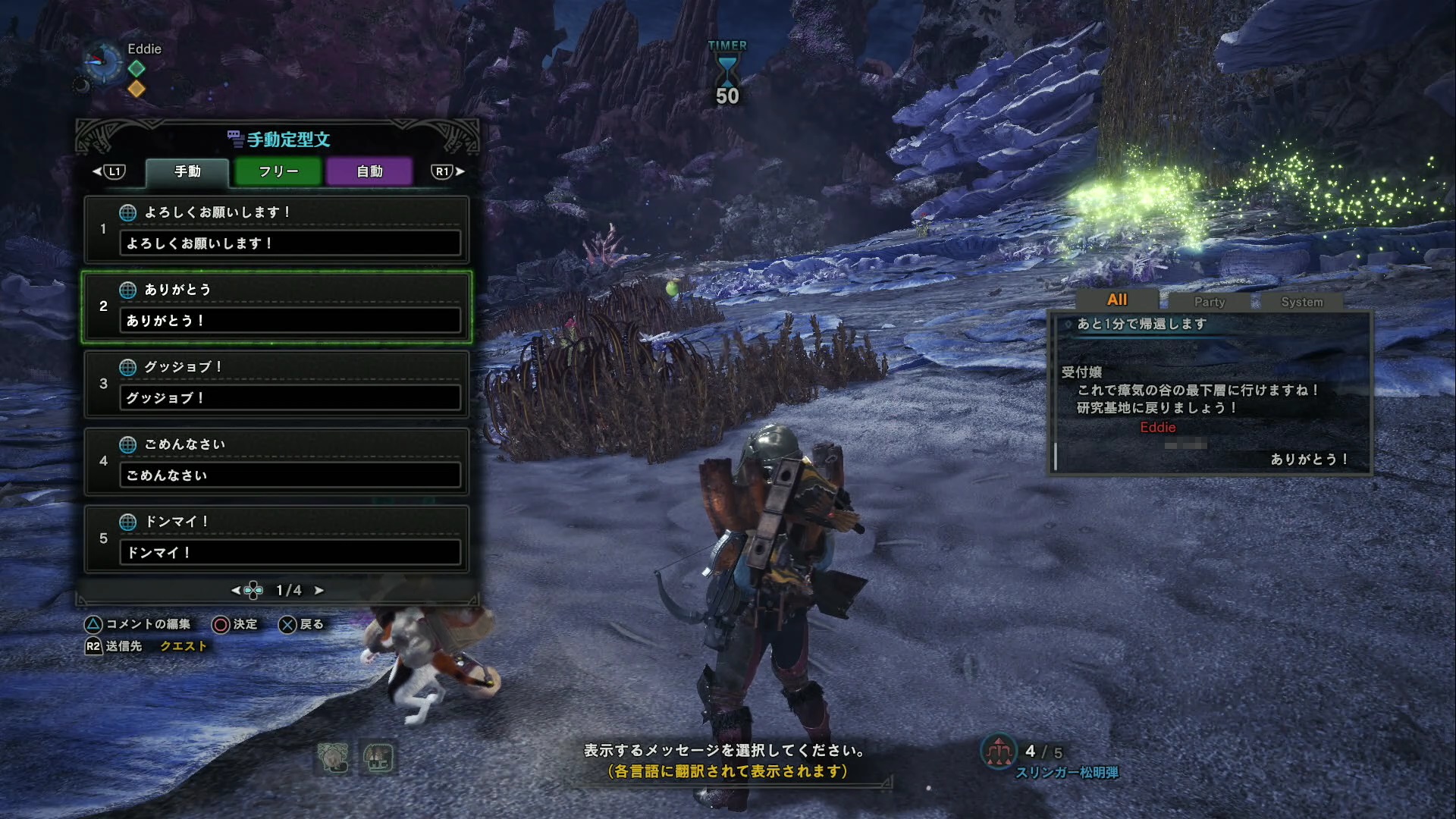Select the スリンガー松明弾 slinger ammo icon
1456x819 pixels.
pyautogui.click(x=999, y=752)
